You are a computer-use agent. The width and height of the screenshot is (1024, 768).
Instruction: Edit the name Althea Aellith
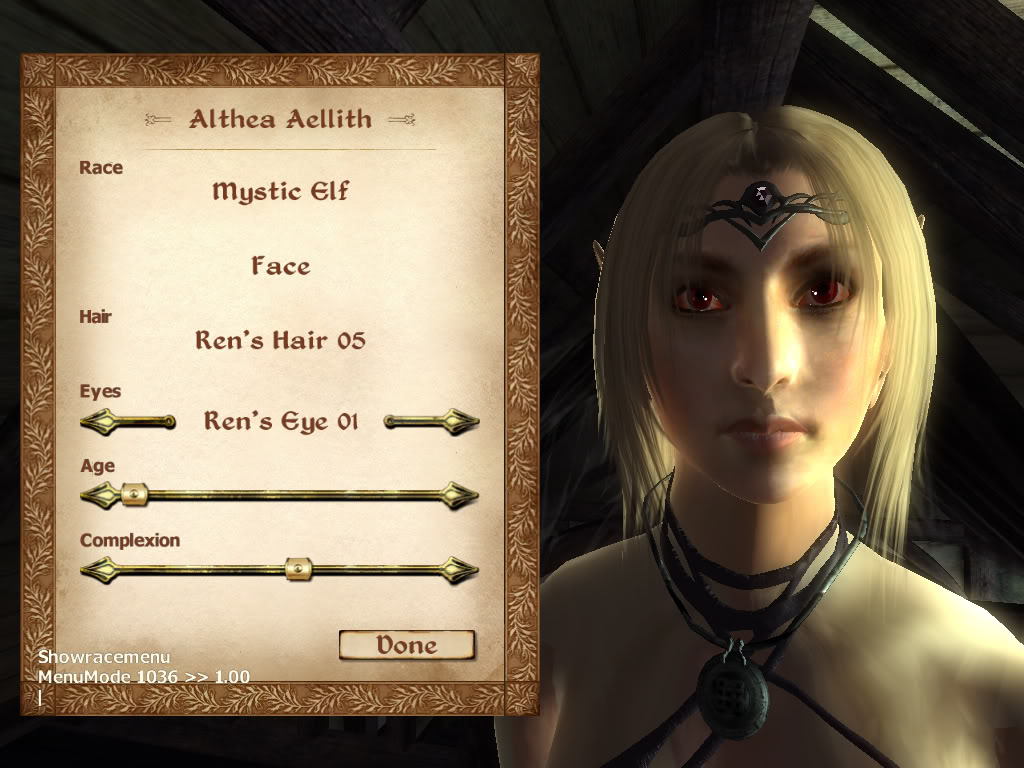tap(280, 119)
